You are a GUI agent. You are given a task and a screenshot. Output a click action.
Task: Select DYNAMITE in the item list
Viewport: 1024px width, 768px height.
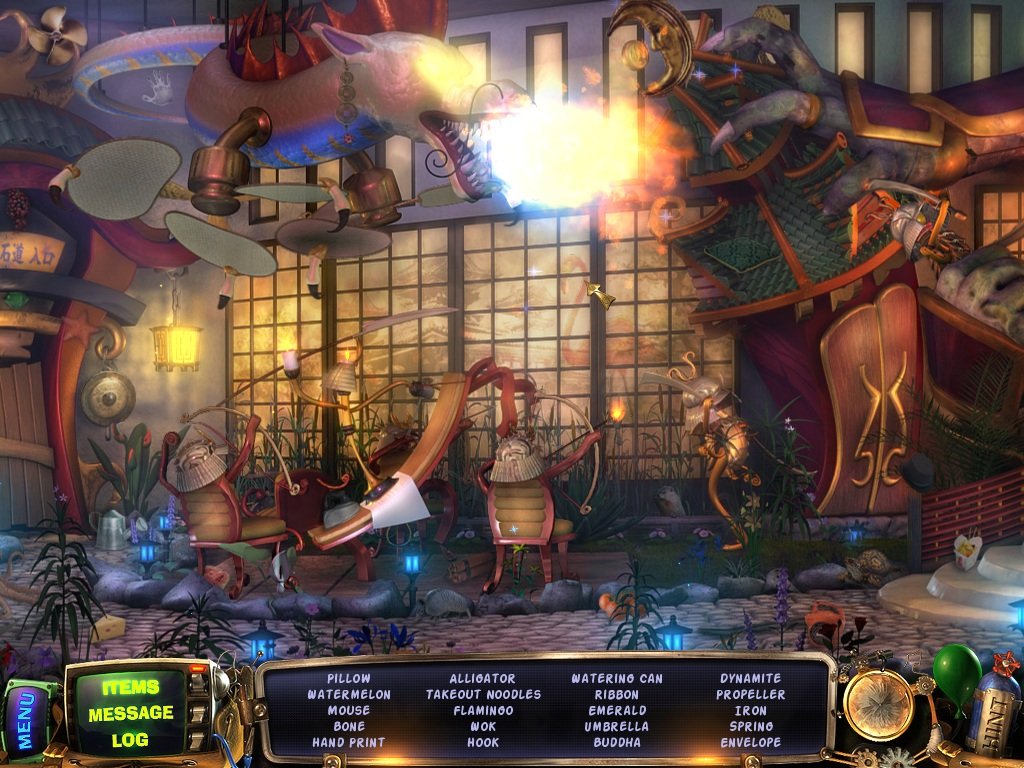(x=751, y=678)
